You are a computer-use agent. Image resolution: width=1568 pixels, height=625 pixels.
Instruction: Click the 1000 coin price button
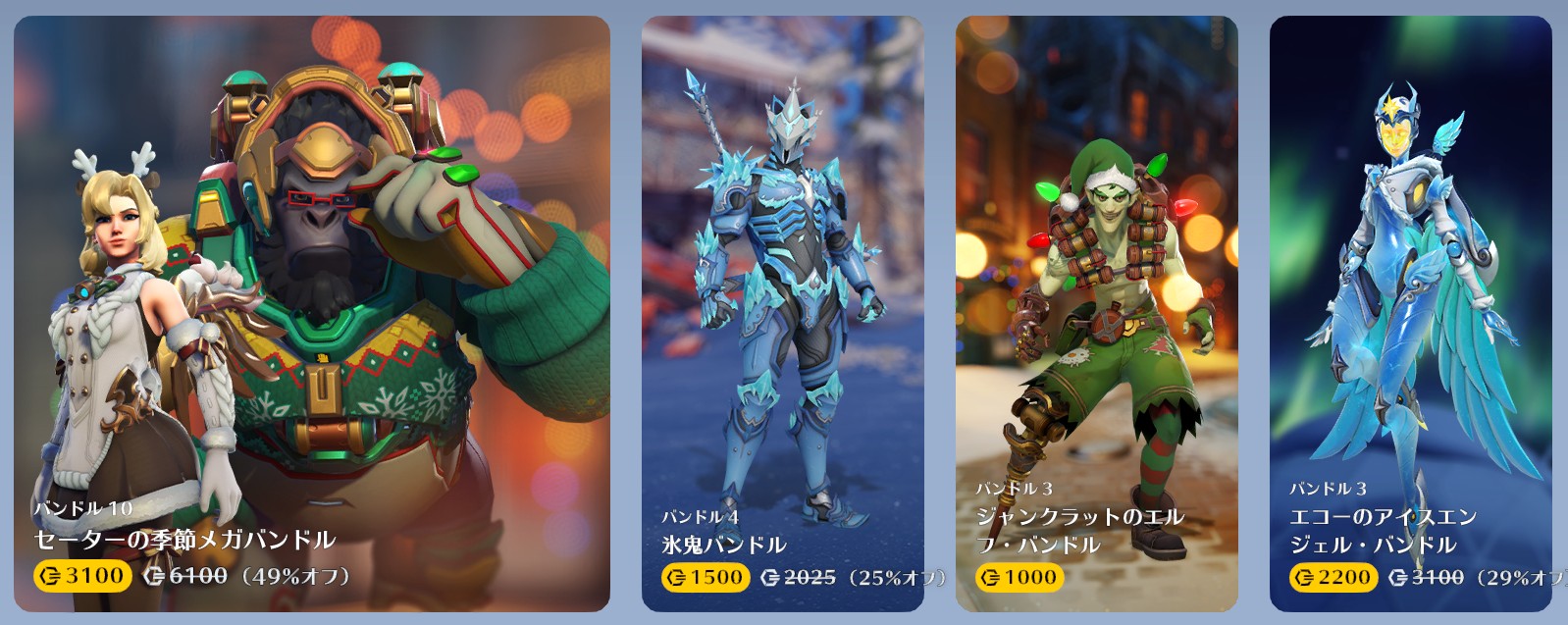1019,577
